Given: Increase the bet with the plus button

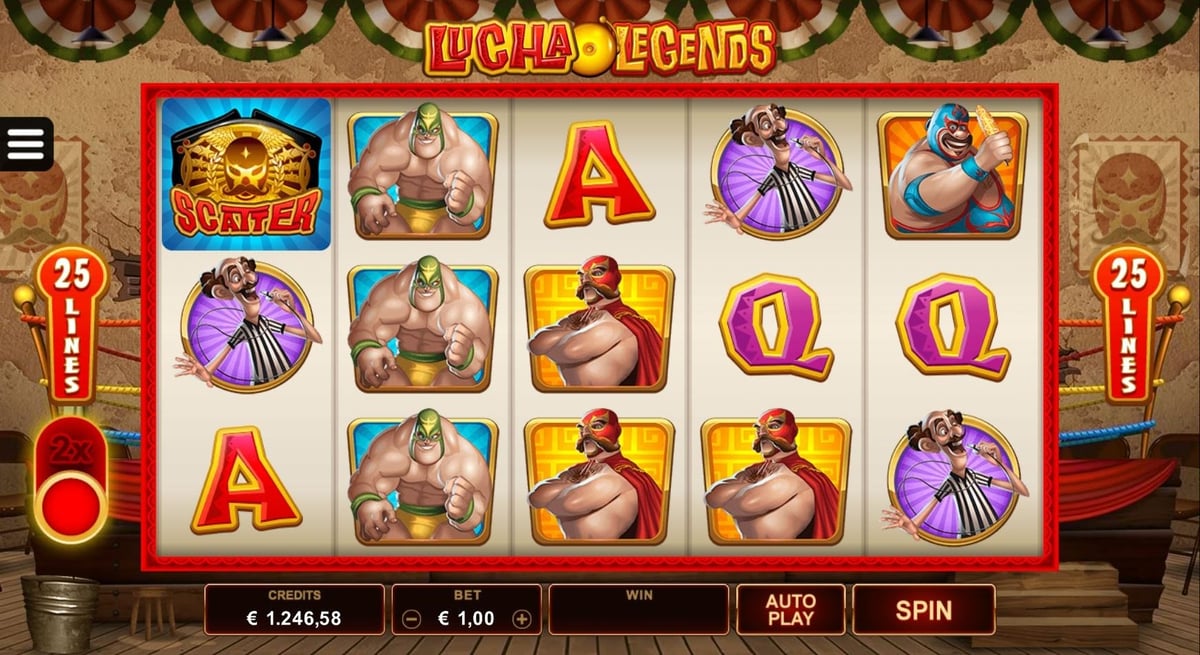Looking at the screenshot, I should [x=521, y=619].
